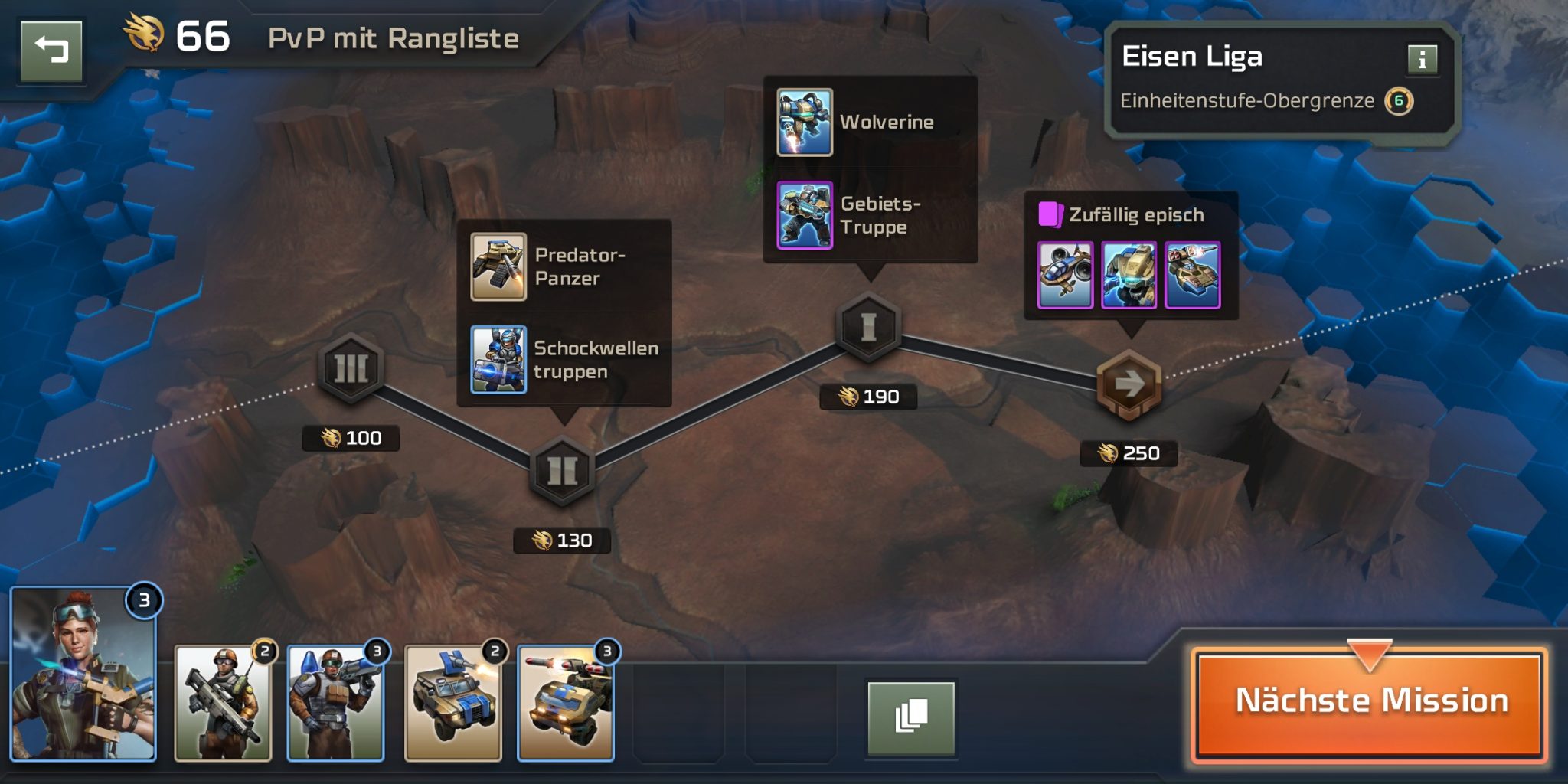The image size is (1568, 784).
Task: Select the rocket buggy unit card
Action: point(566,703)
